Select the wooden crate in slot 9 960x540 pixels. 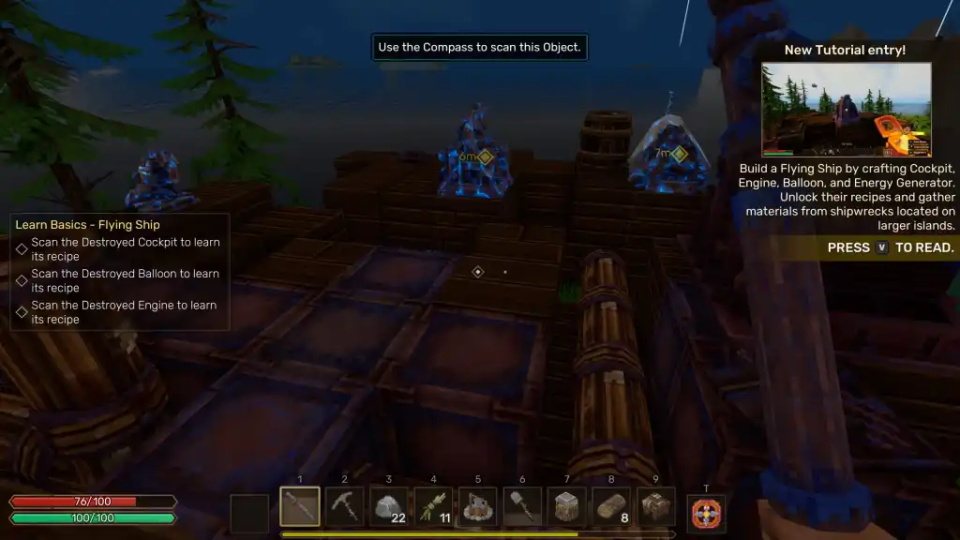(x=656, y=507)
